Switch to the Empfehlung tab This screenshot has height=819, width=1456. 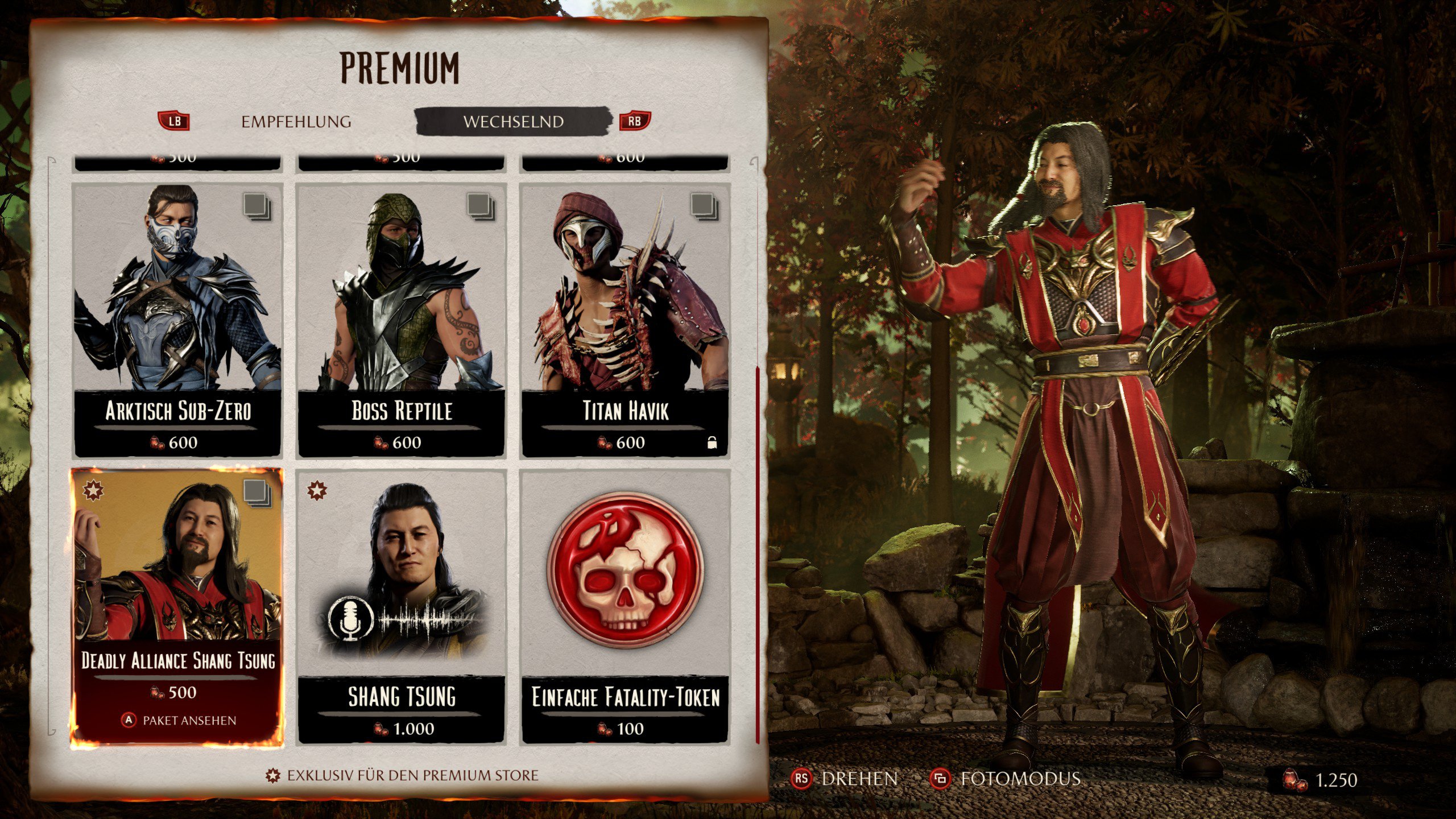[x=296, y=122]
